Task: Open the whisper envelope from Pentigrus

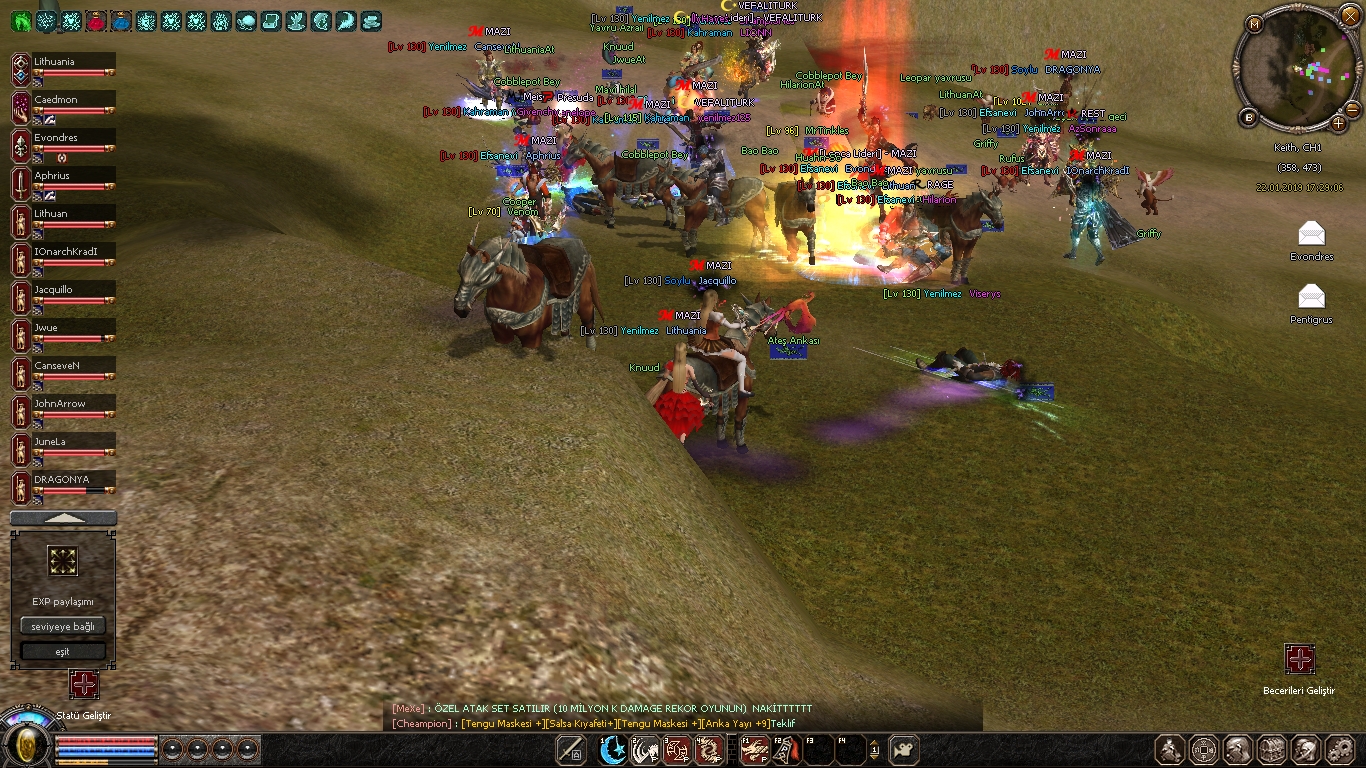Action: point(1311,296)
